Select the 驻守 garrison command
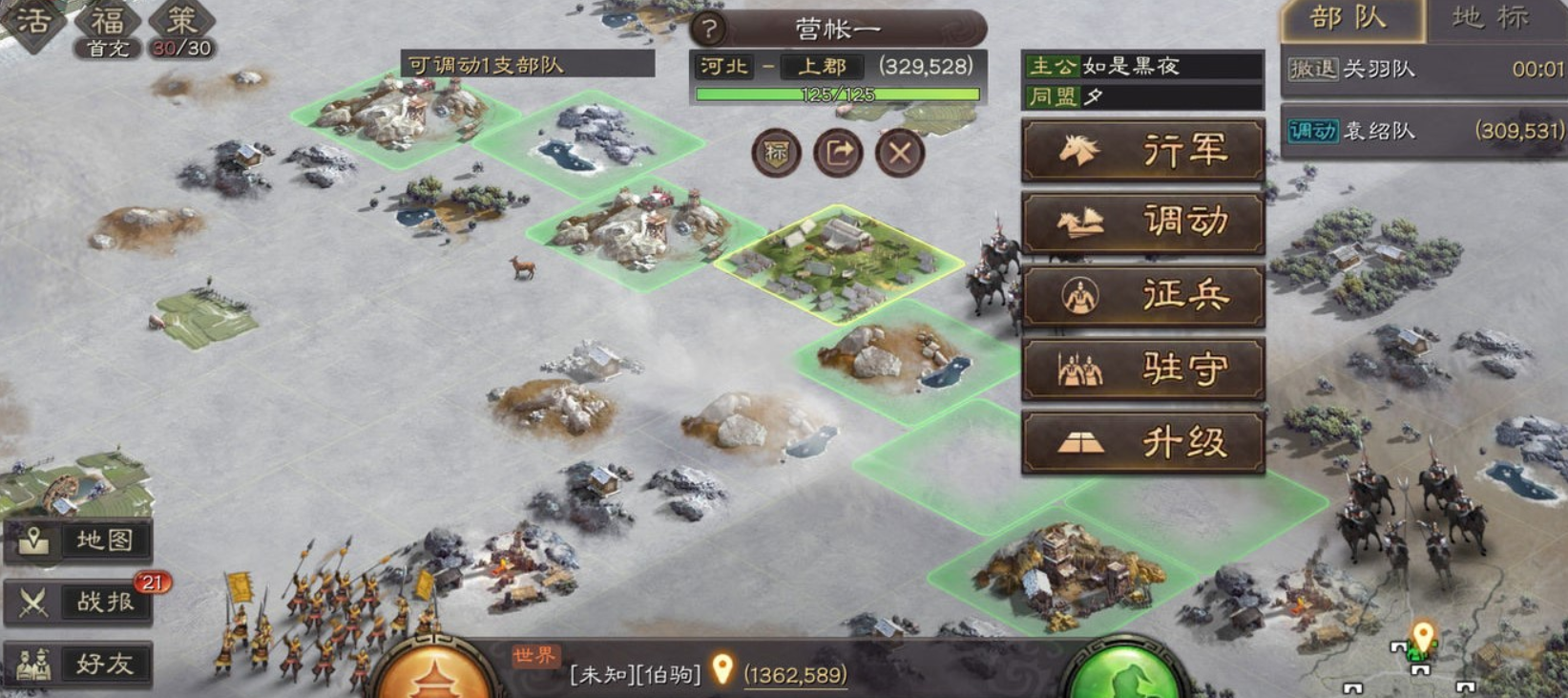Screen dimensions: 1568x698 coord(1142,370)
